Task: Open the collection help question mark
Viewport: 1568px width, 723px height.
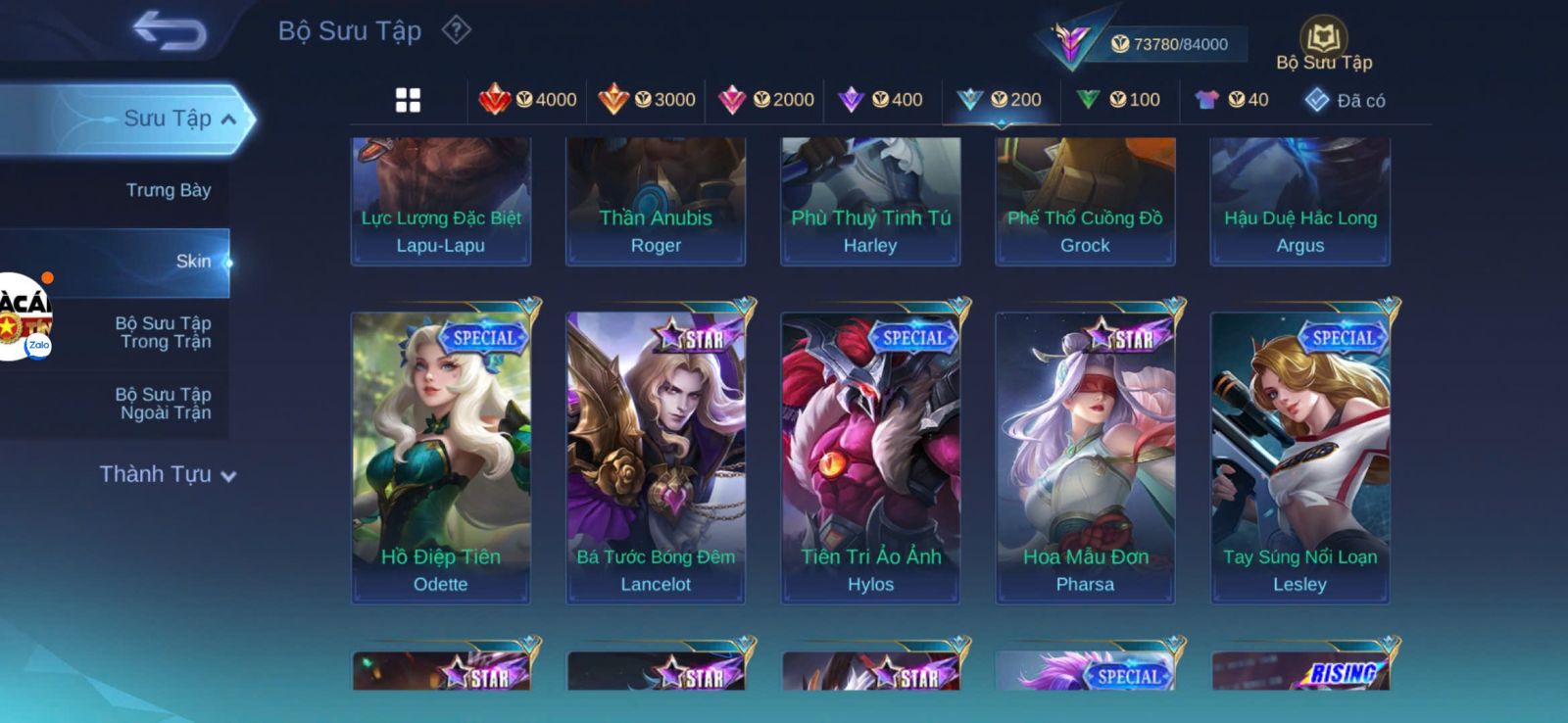Action: coord(456,30)
